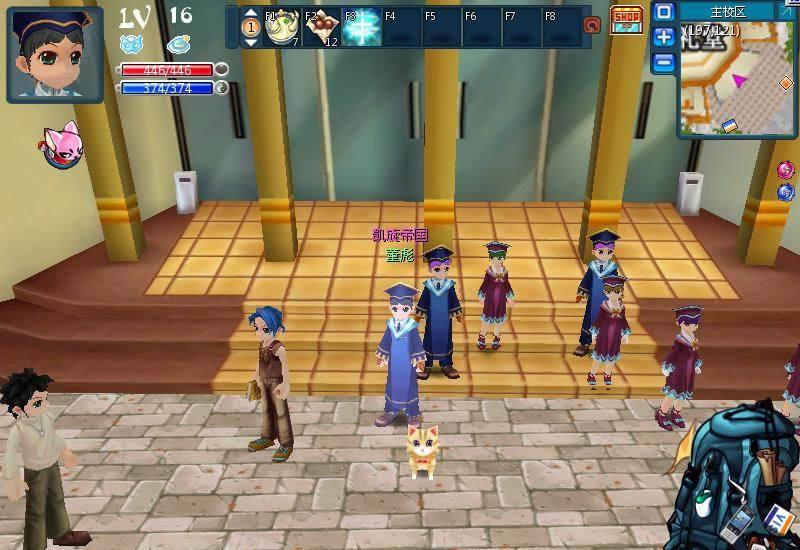Use the F1 soup bowl item
The height and width of the screenshot is (550, 800).
281,28
